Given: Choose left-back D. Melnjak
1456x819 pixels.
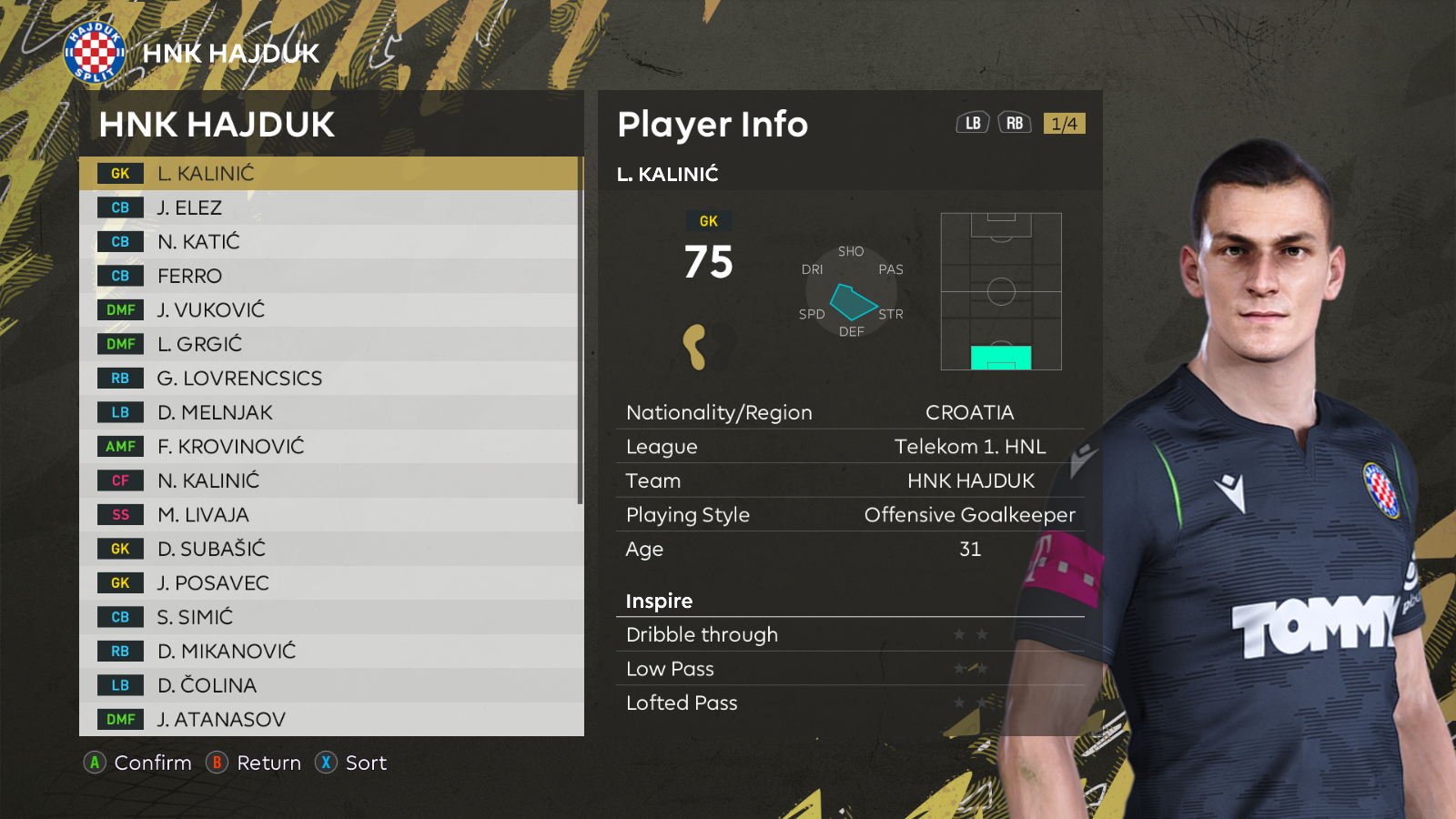Looking at the screenshot, I should click(x=329, y=412).
